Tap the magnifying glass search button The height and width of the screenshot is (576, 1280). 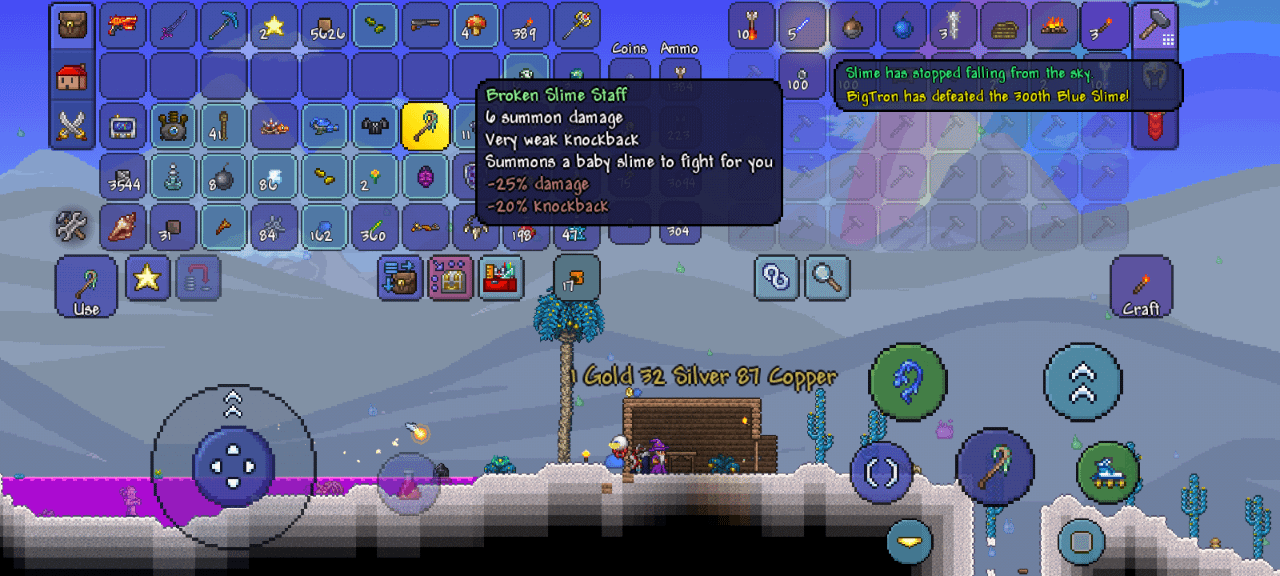[x=827, y=278]
